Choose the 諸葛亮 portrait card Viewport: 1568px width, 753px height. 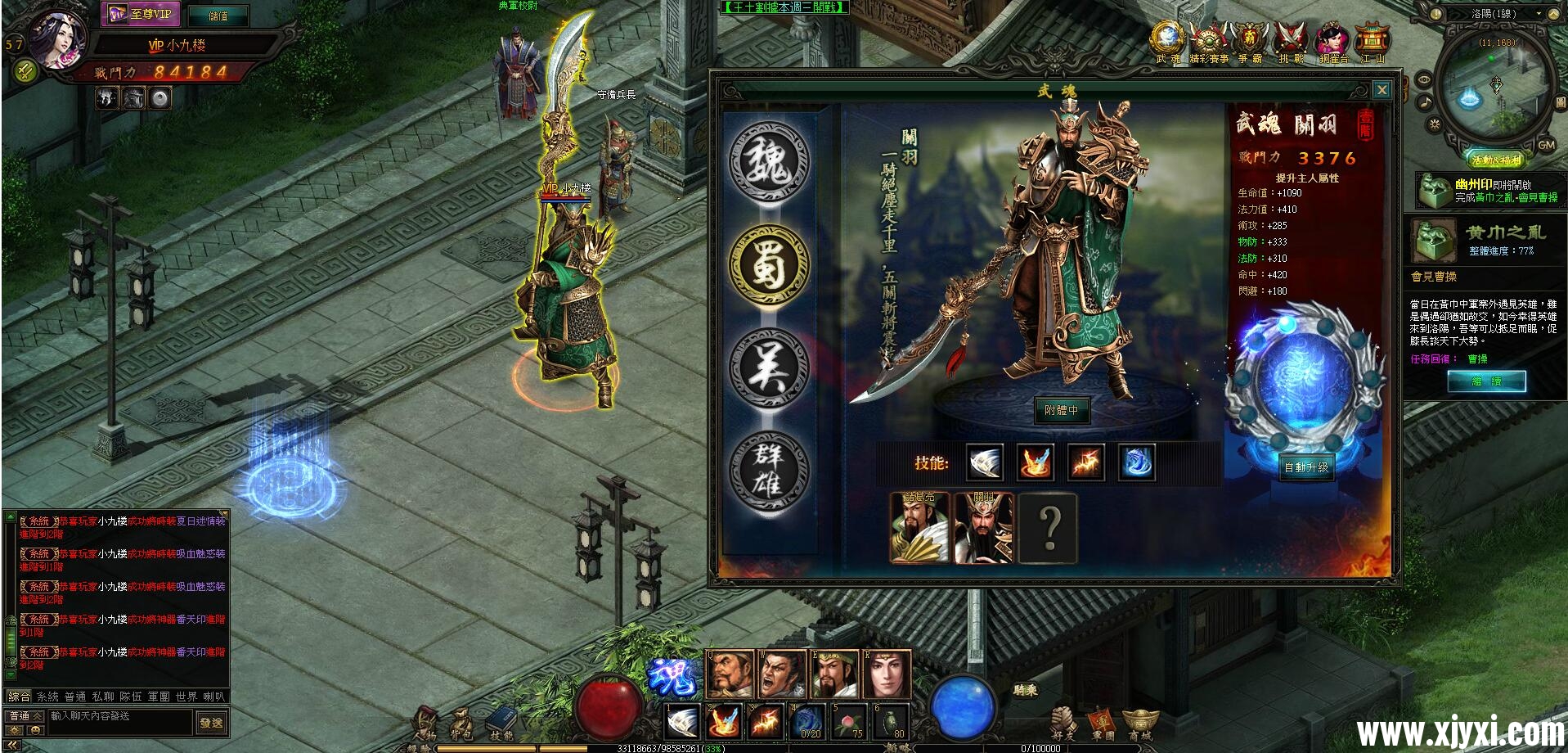(919, 528)
